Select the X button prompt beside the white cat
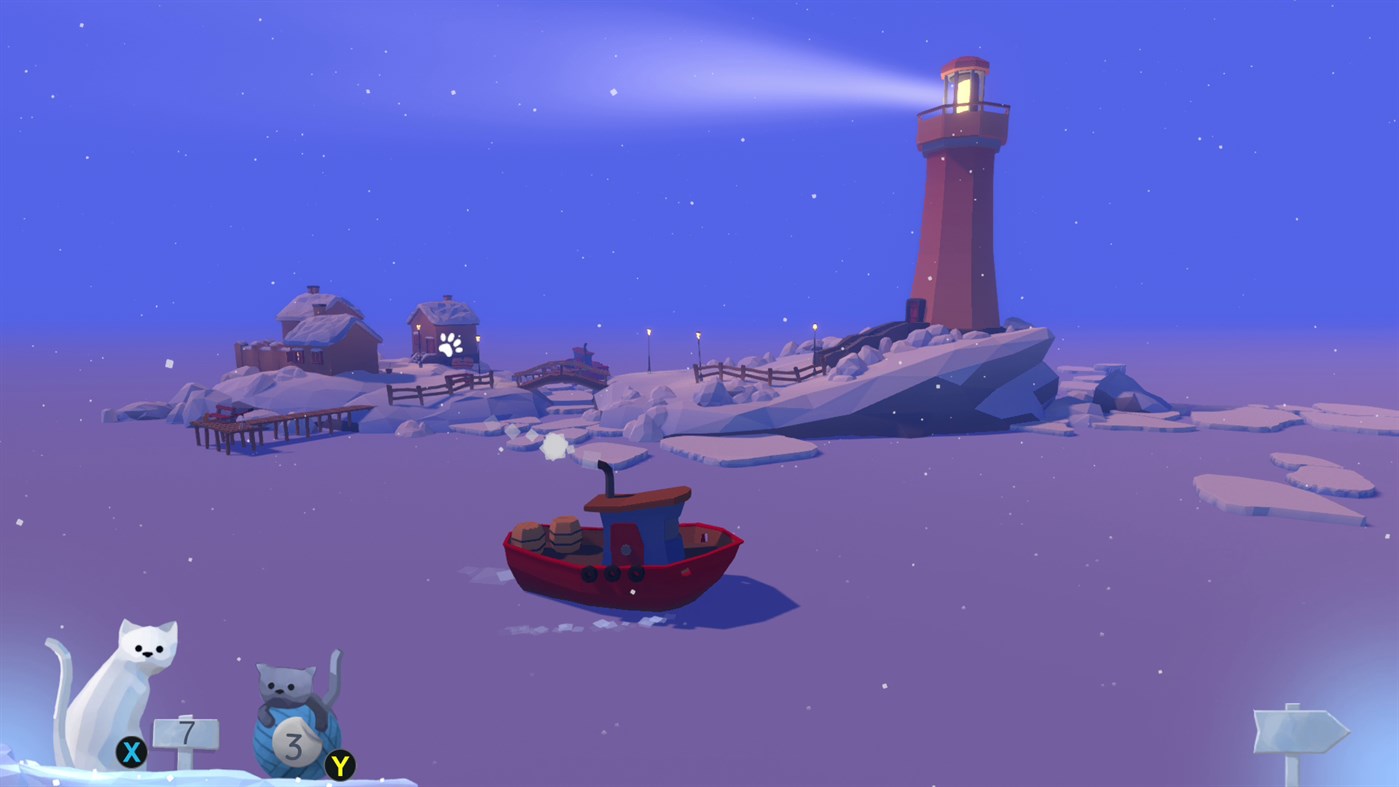The image size is (1399, 787). point(129,750)
